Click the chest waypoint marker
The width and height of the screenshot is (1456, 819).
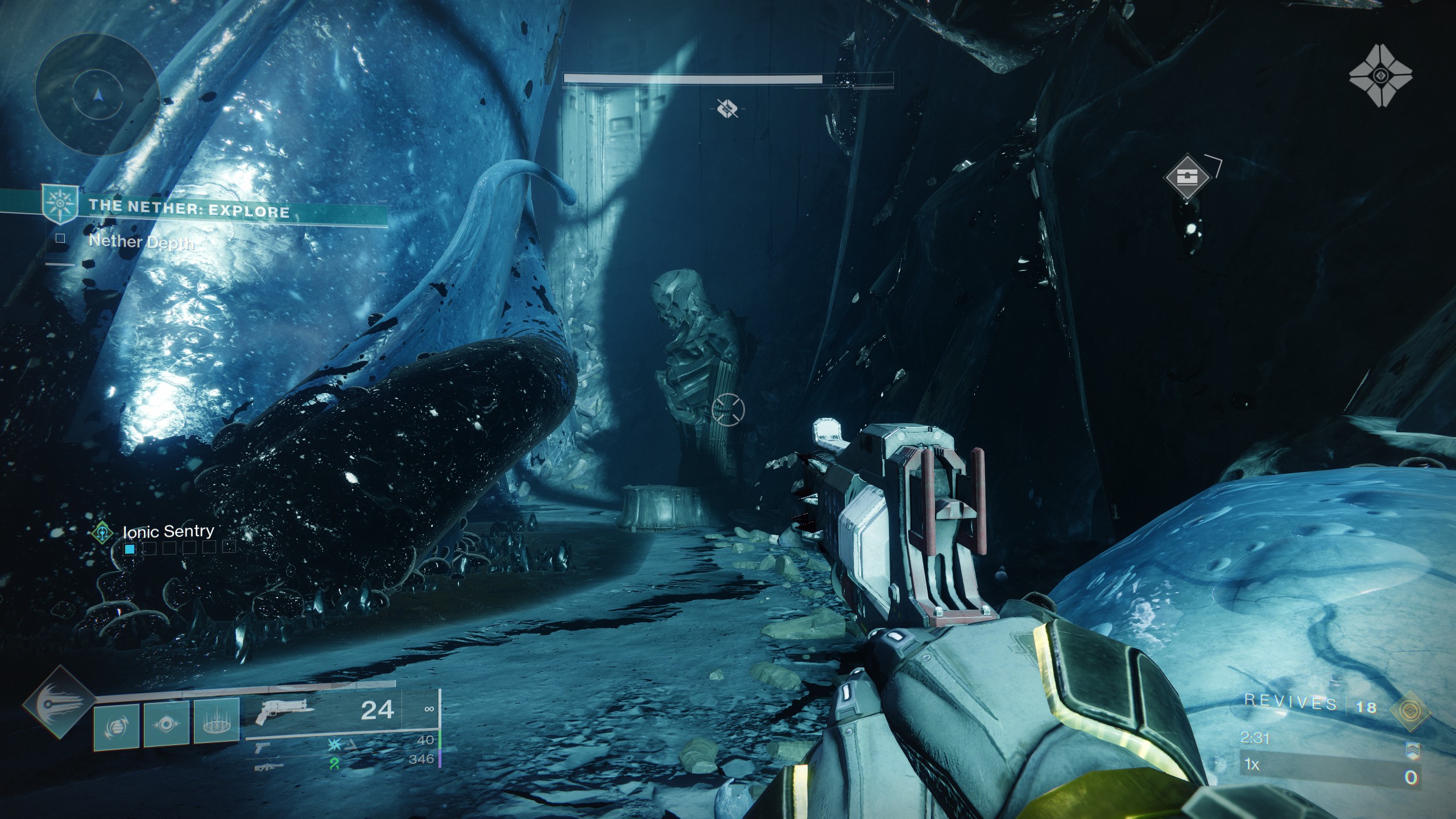tap(1186, 176)
